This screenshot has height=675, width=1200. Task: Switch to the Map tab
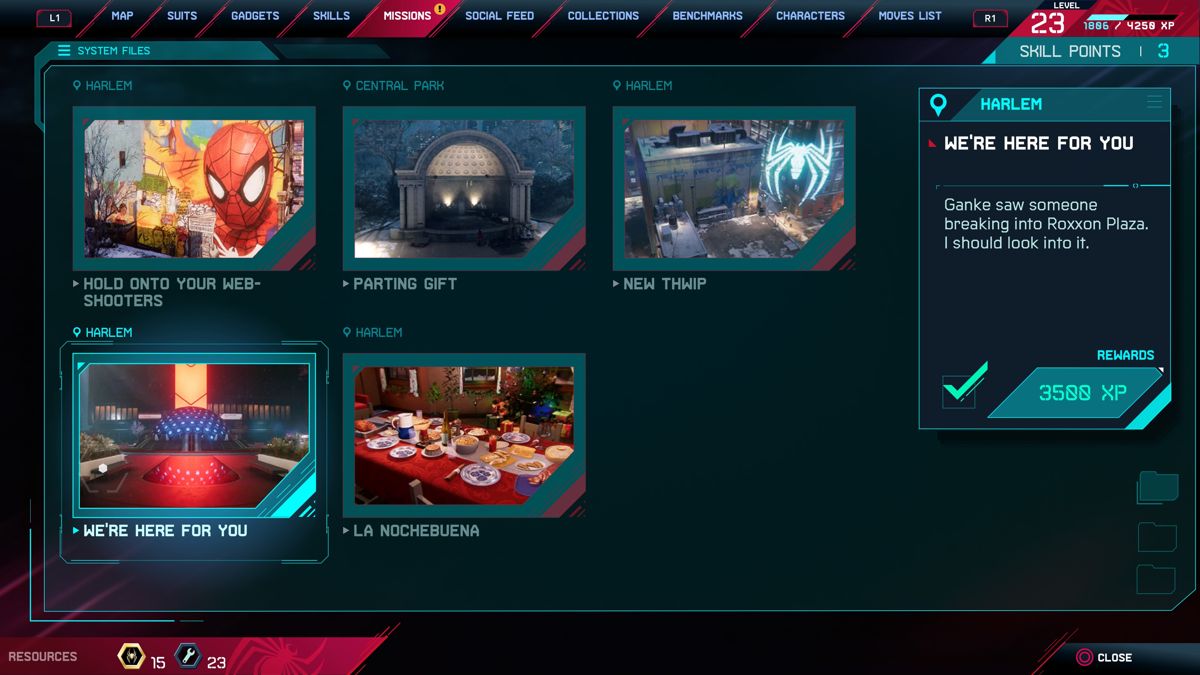(122, 16)
